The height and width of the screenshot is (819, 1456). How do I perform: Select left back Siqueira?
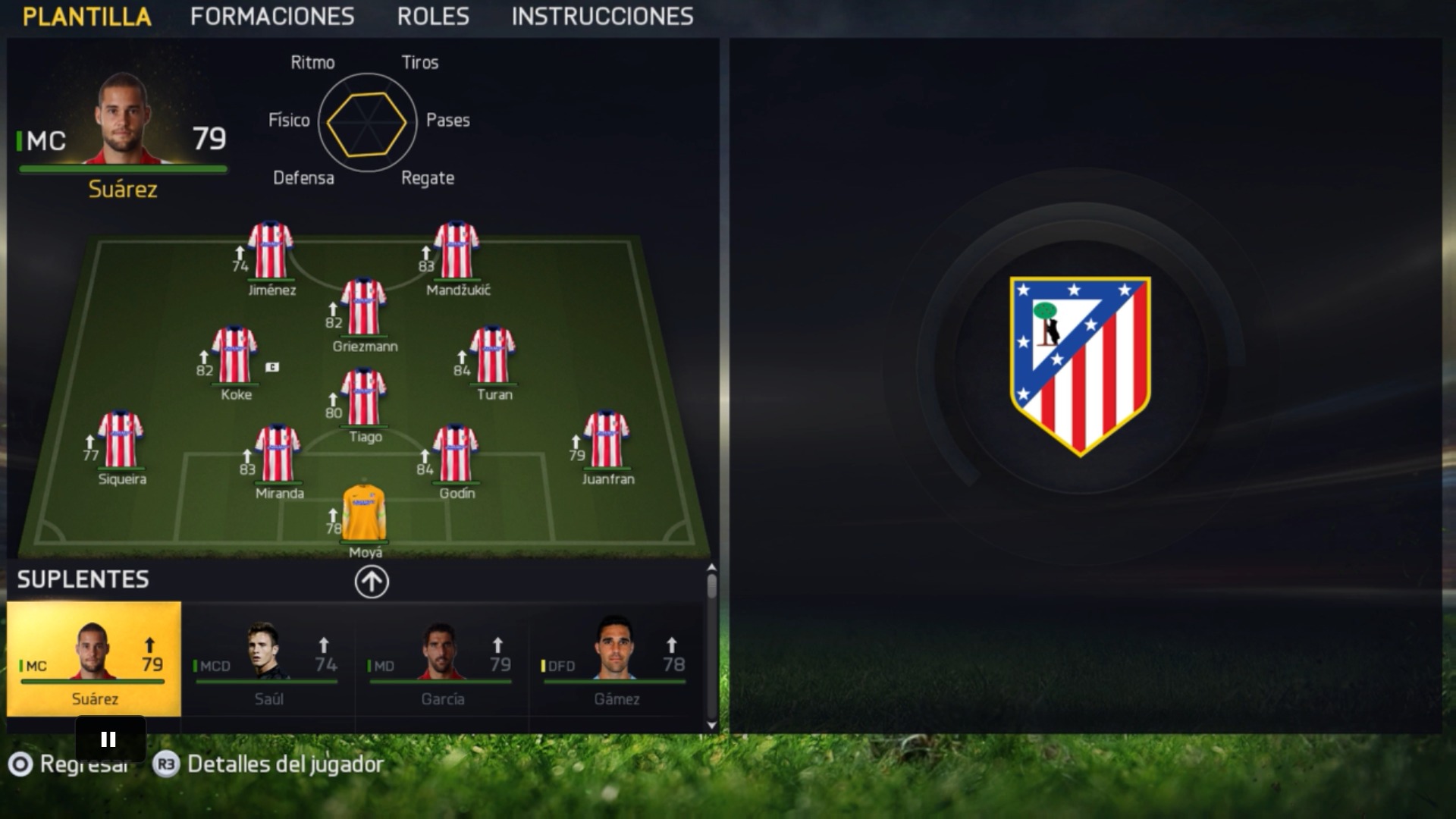tap(121, 440)
